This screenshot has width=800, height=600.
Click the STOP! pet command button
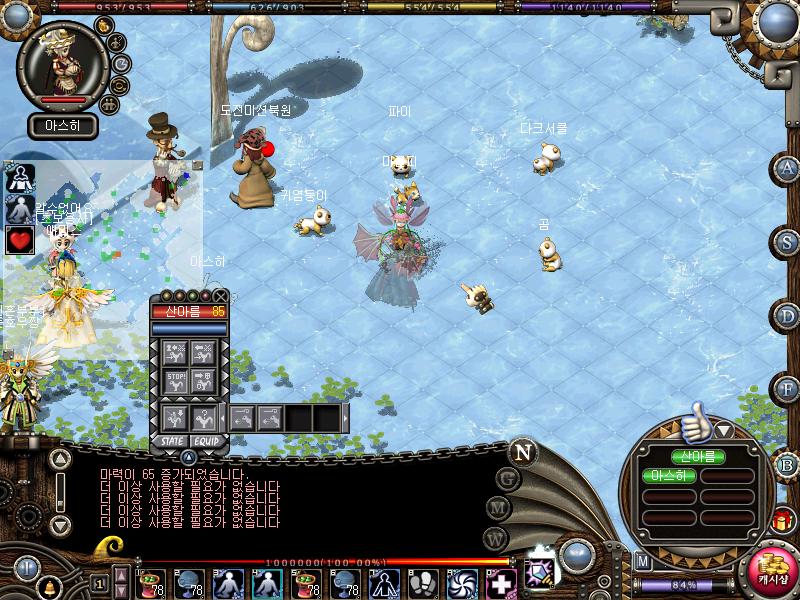tap(176, 379)
